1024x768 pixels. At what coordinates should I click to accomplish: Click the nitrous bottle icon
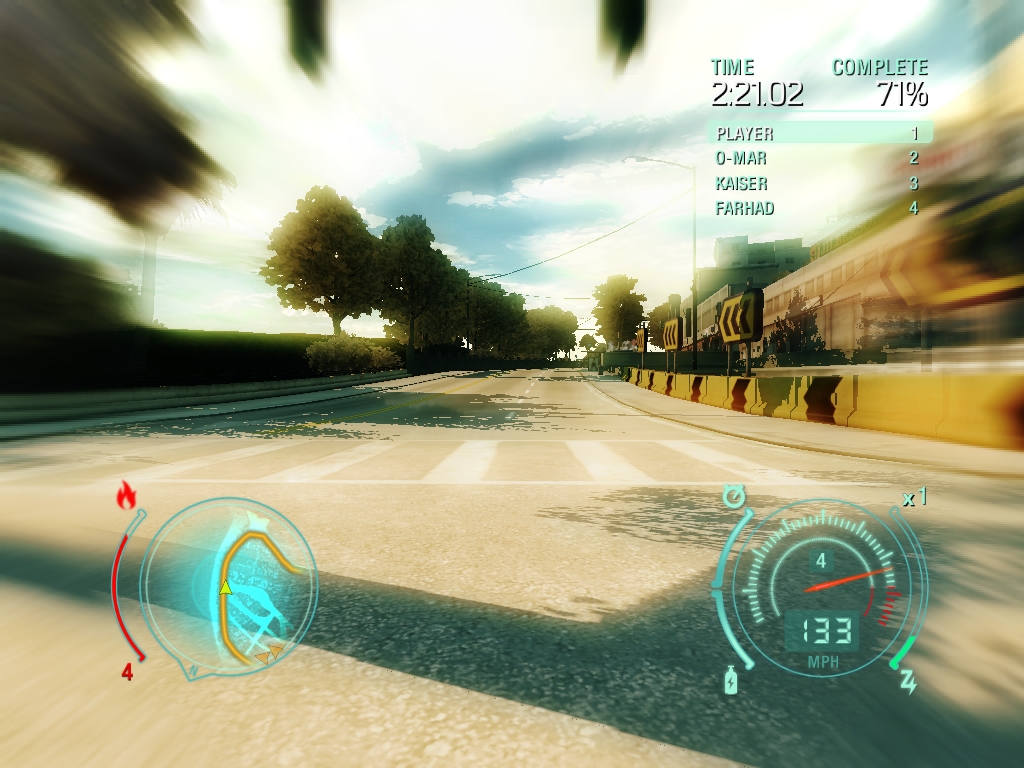pyautogui.click(x=731, y=680)
